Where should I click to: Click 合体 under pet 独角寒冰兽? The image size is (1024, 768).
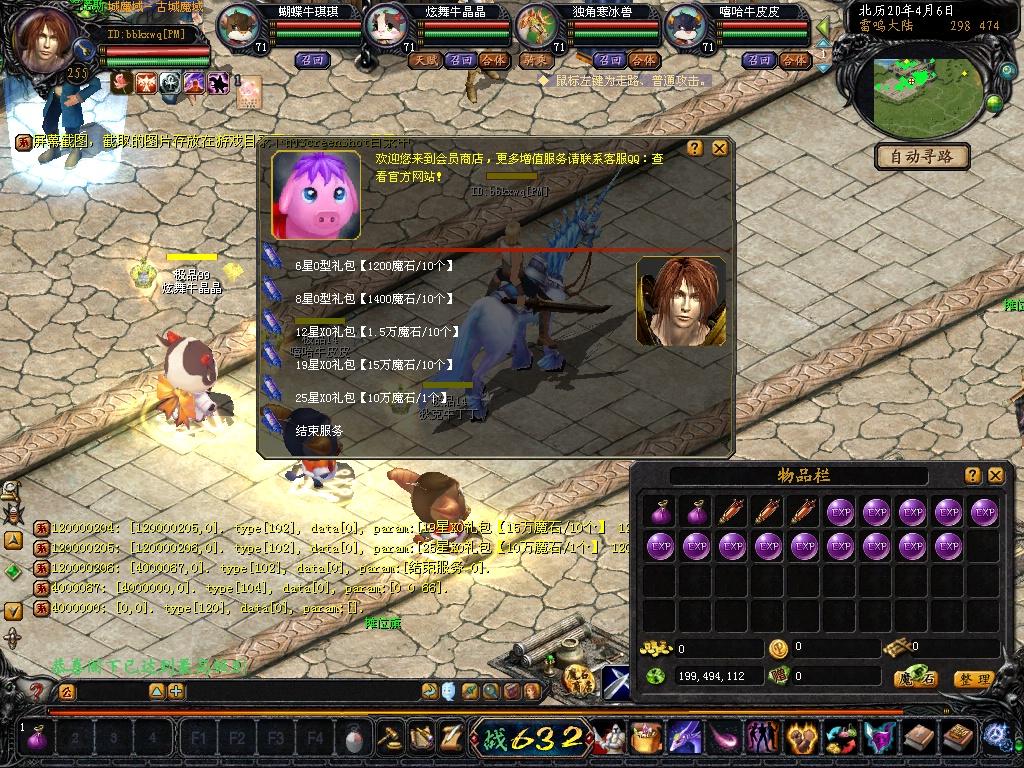click(x=644, y=60)
